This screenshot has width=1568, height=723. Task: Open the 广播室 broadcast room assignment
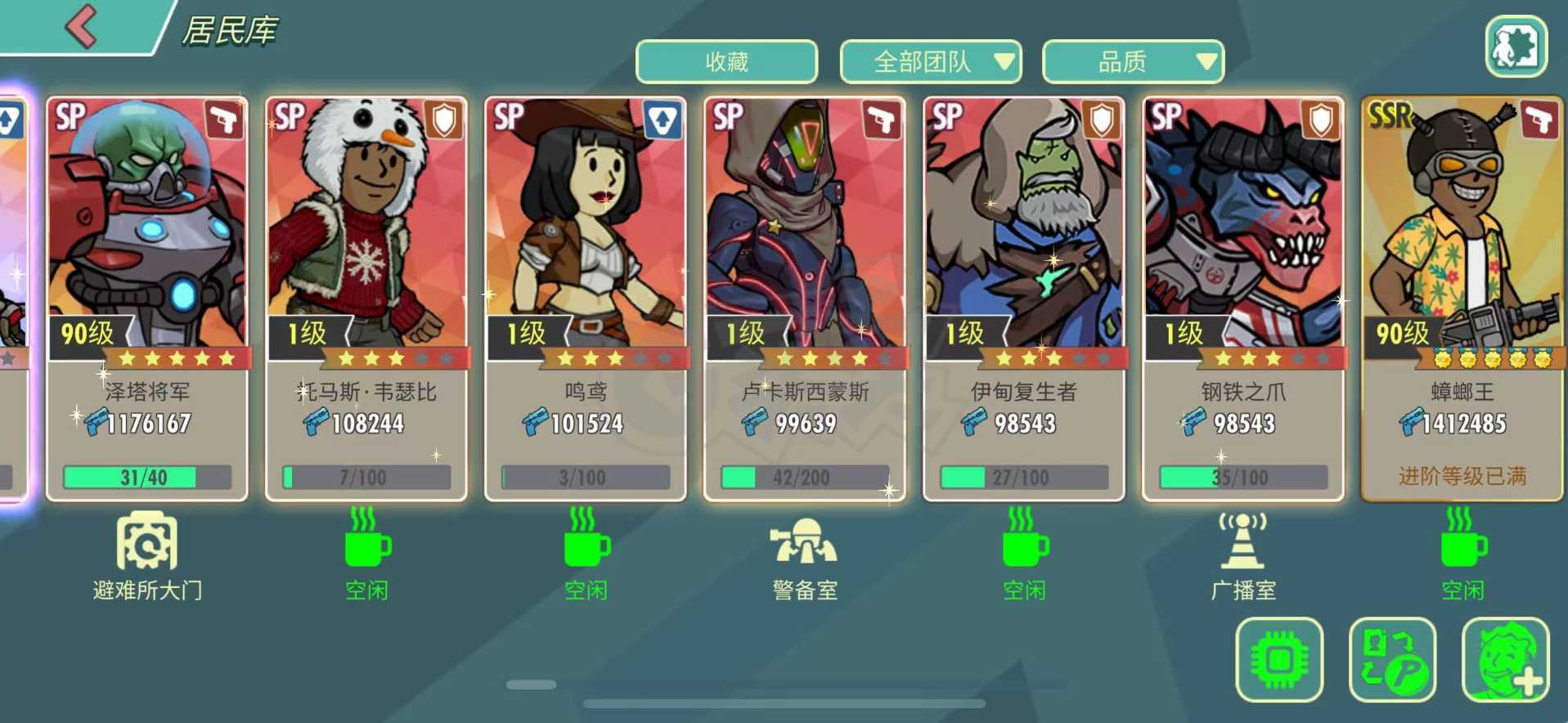(1243, 556)
